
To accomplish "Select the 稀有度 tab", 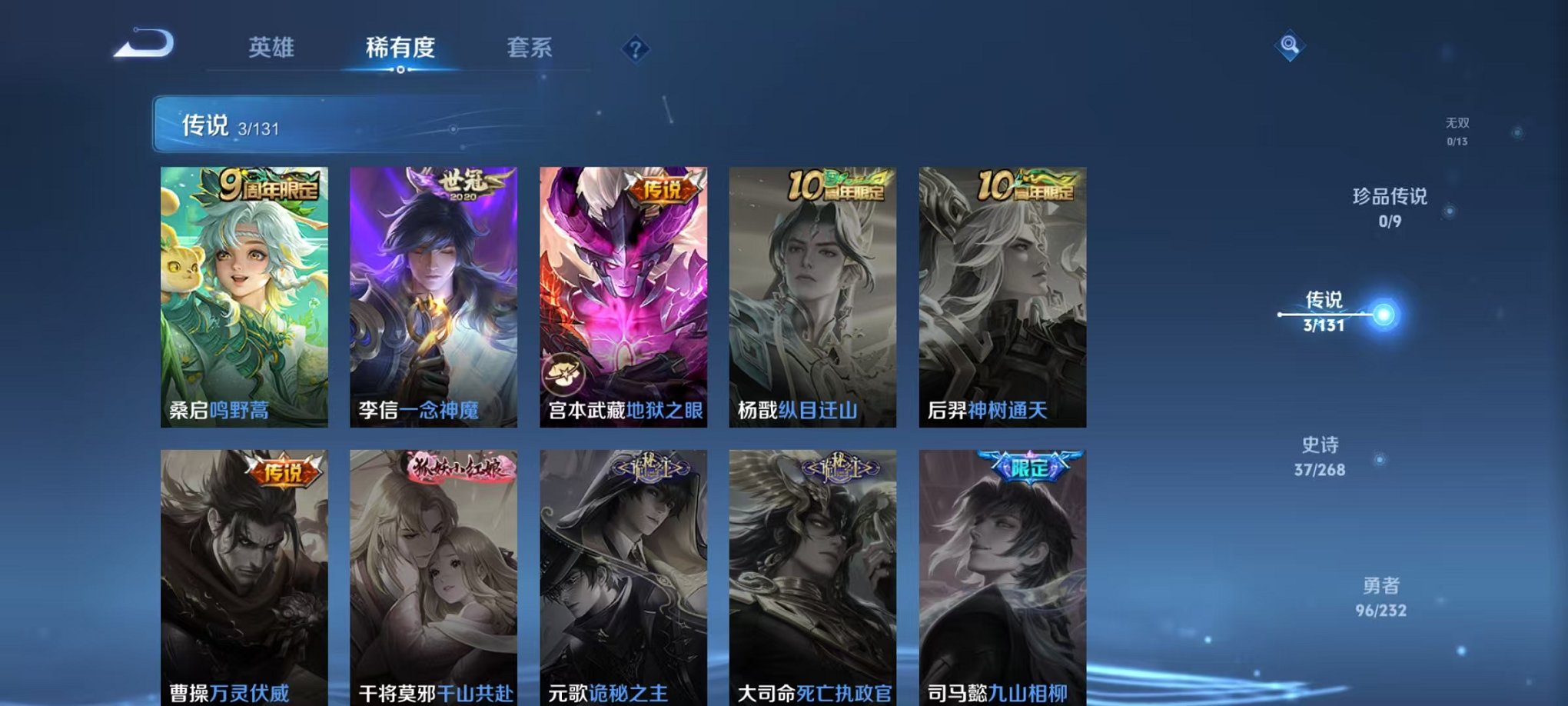I will coord(399,48).
